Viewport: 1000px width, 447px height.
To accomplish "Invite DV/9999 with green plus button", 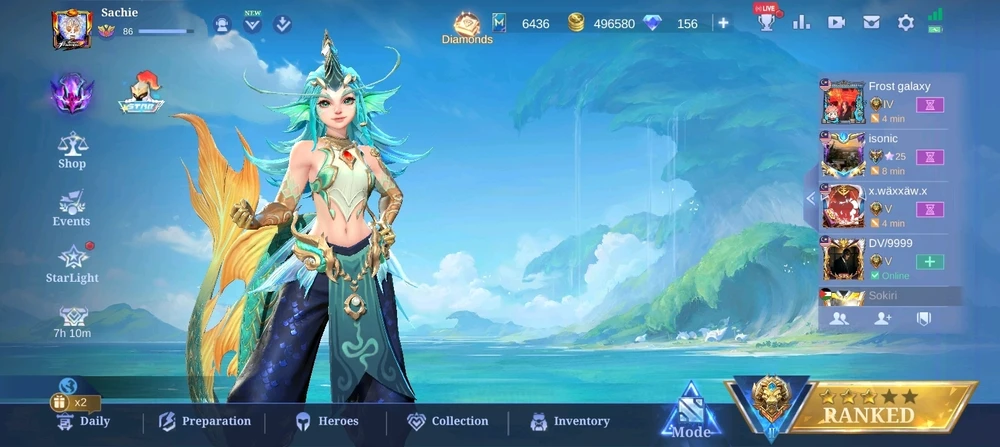I will [x=930, y=262].
